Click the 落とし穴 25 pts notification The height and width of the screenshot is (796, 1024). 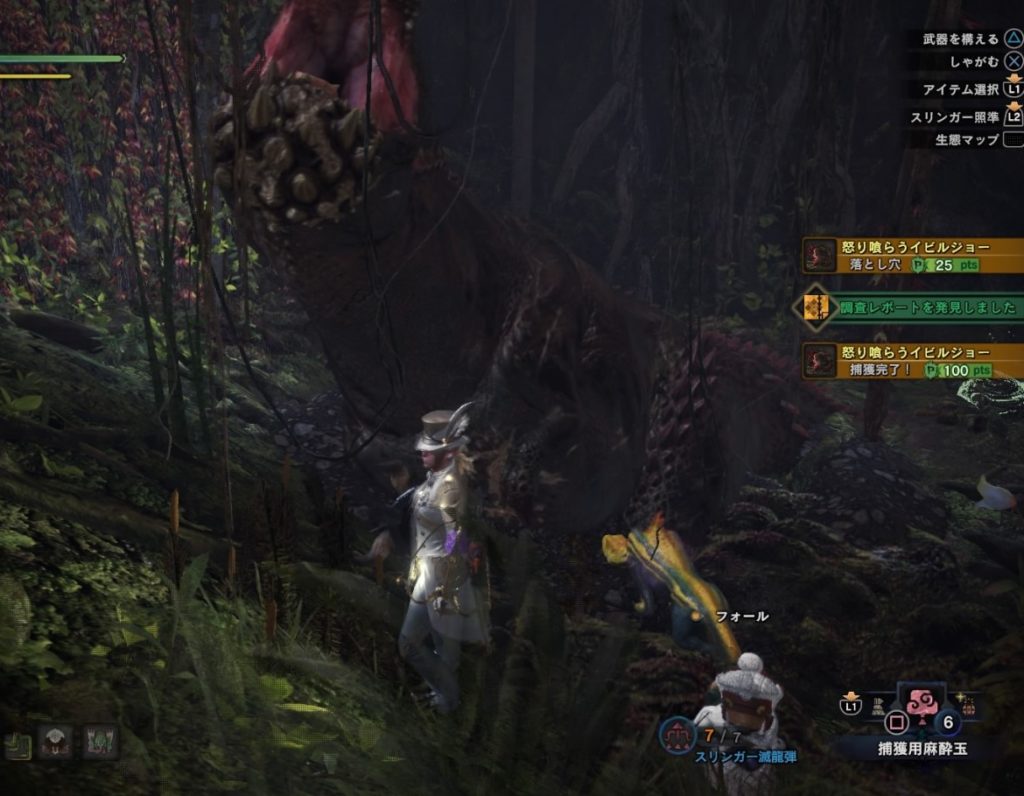910,256
